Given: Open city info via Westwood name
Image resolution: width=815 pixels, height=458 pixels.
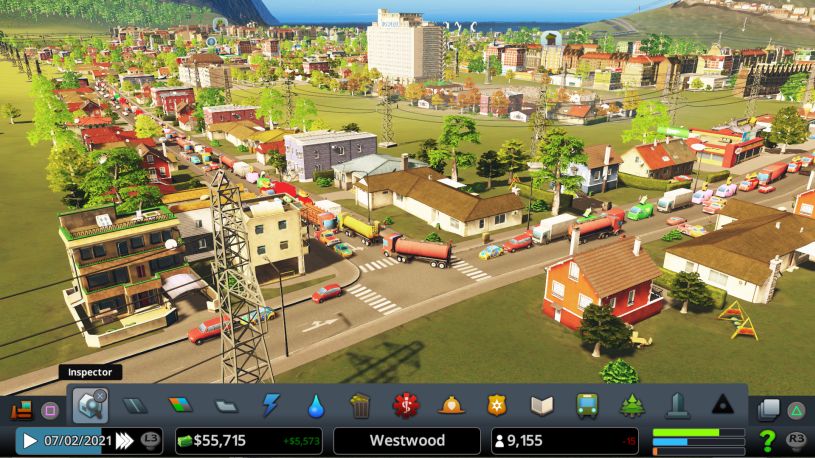Looking at the screenshot, I should 407,440.
